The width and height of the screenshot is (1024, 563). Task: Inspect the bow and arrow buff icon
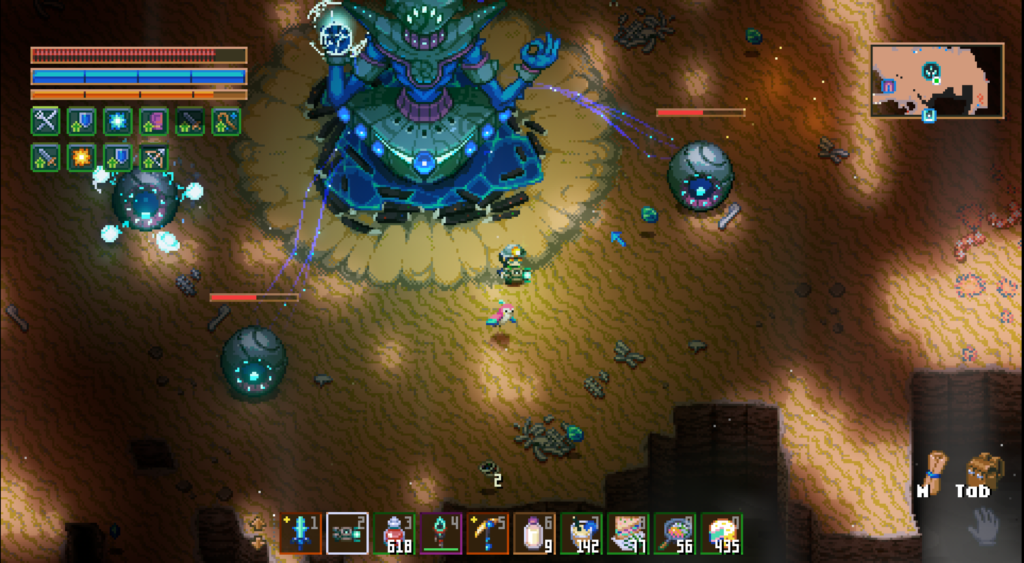pos(153,157)
